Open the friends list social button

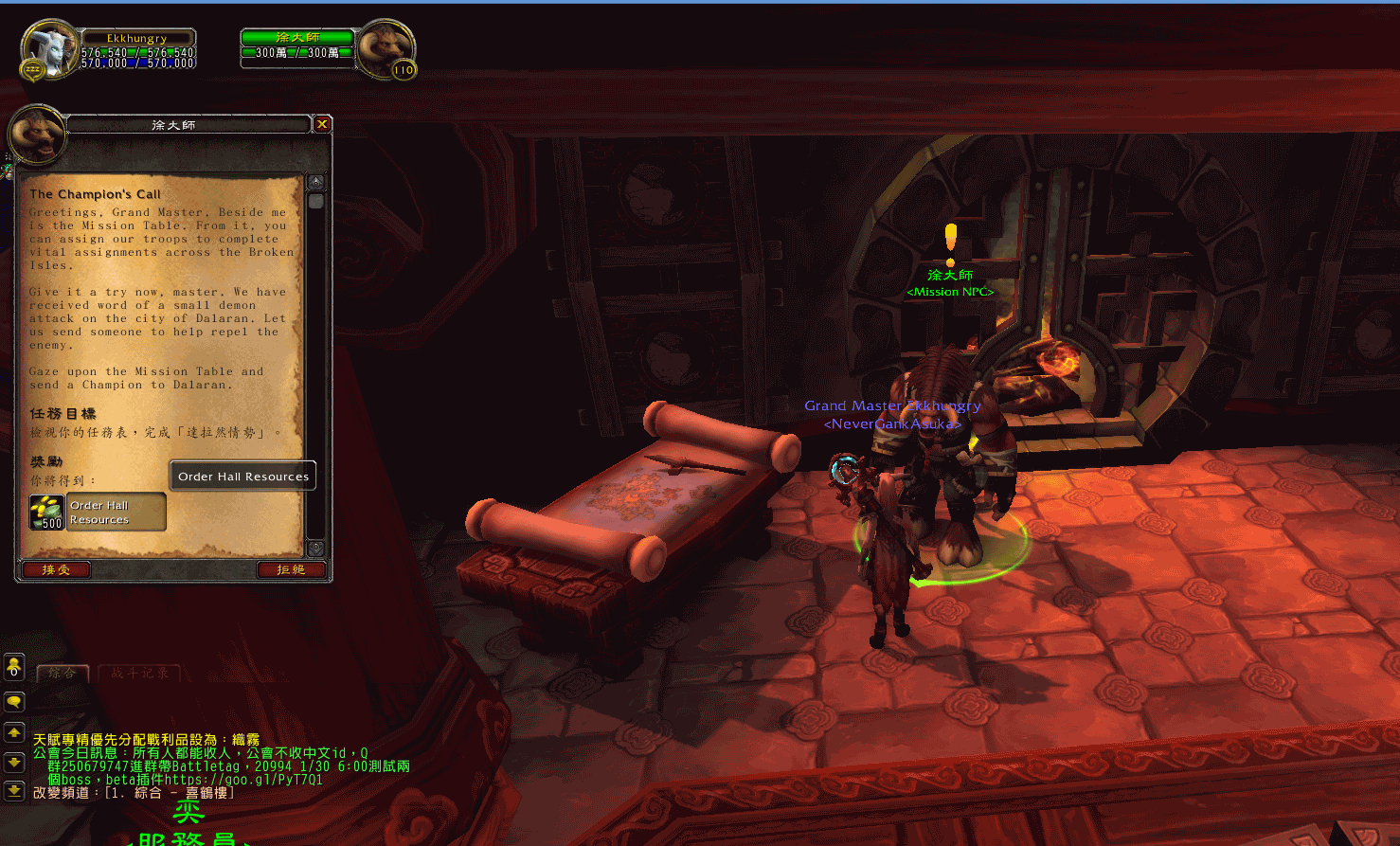(x=14, y=667)
